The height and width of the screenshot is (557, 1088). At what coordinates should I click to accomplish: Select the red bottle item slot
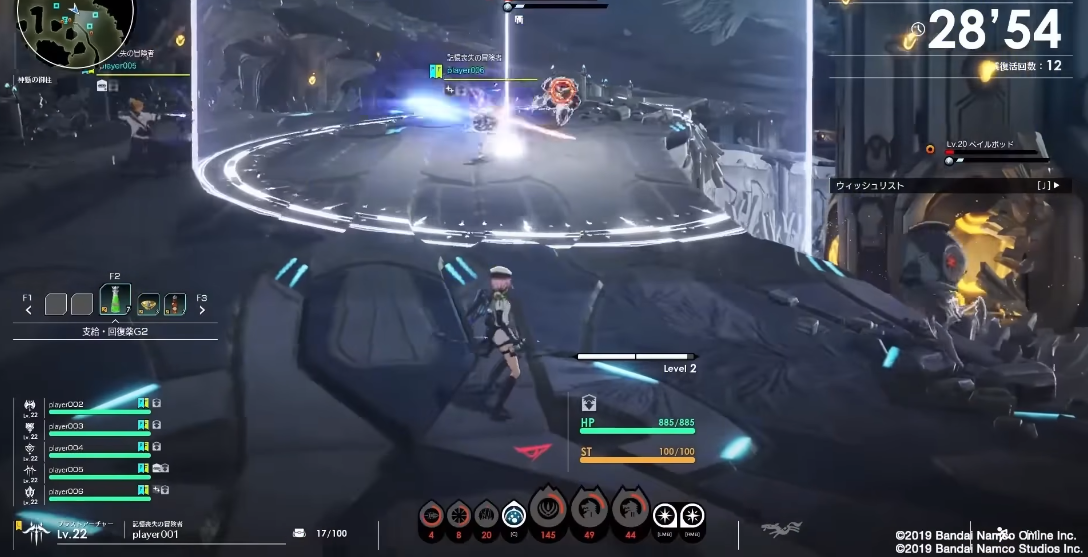(175, 303)
